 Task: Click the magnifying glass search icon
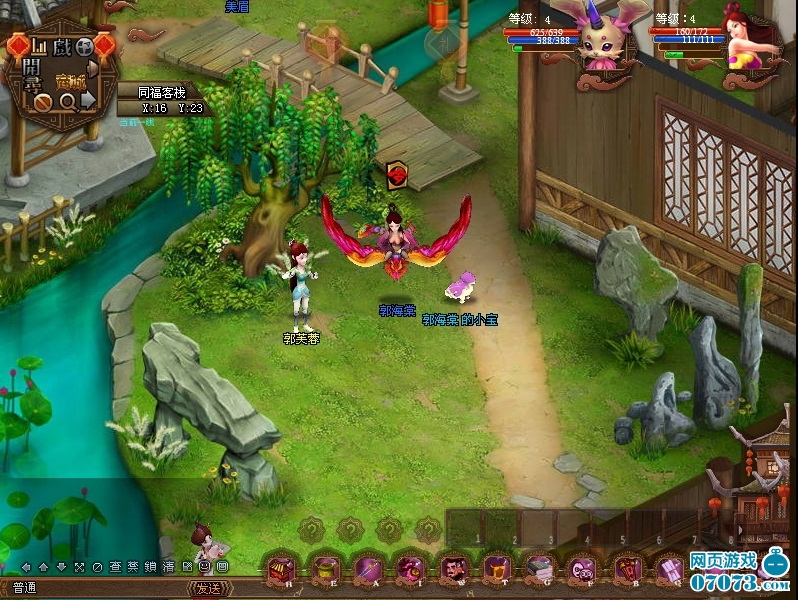(x=68, y=101)
